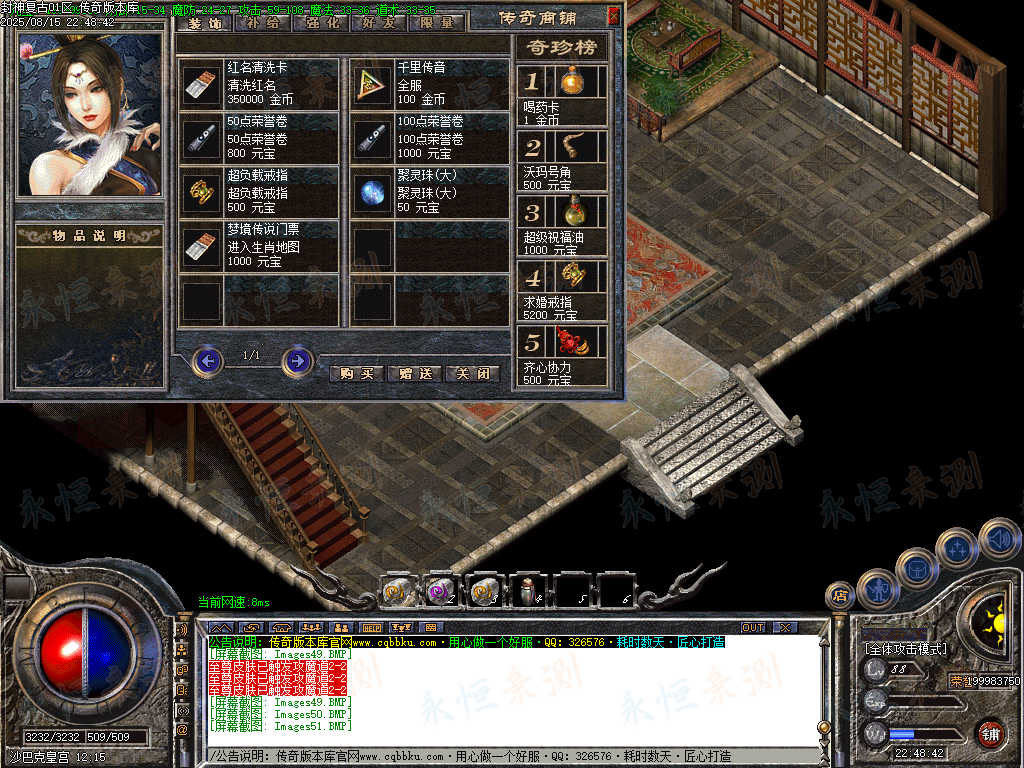1024x768 pixels.
Task: Open the red 铺 shop button
Action: point(991,734)
